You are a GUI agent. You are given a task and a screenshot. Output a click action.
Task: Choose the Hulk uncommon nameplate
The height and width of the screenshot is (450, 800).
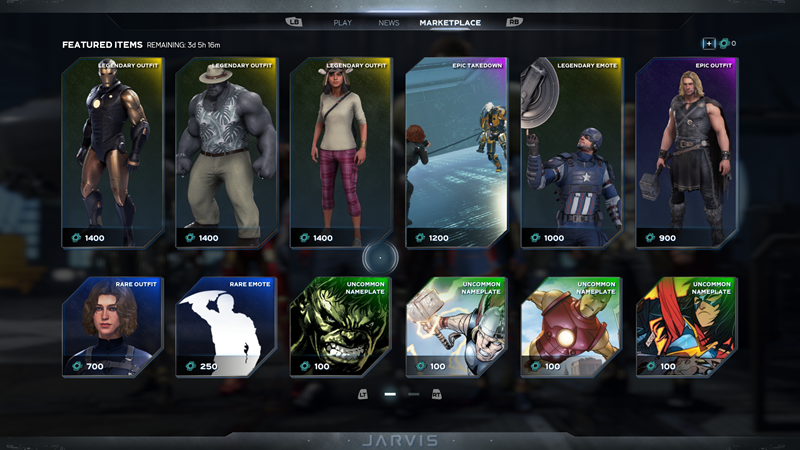(x=342, y=327)
